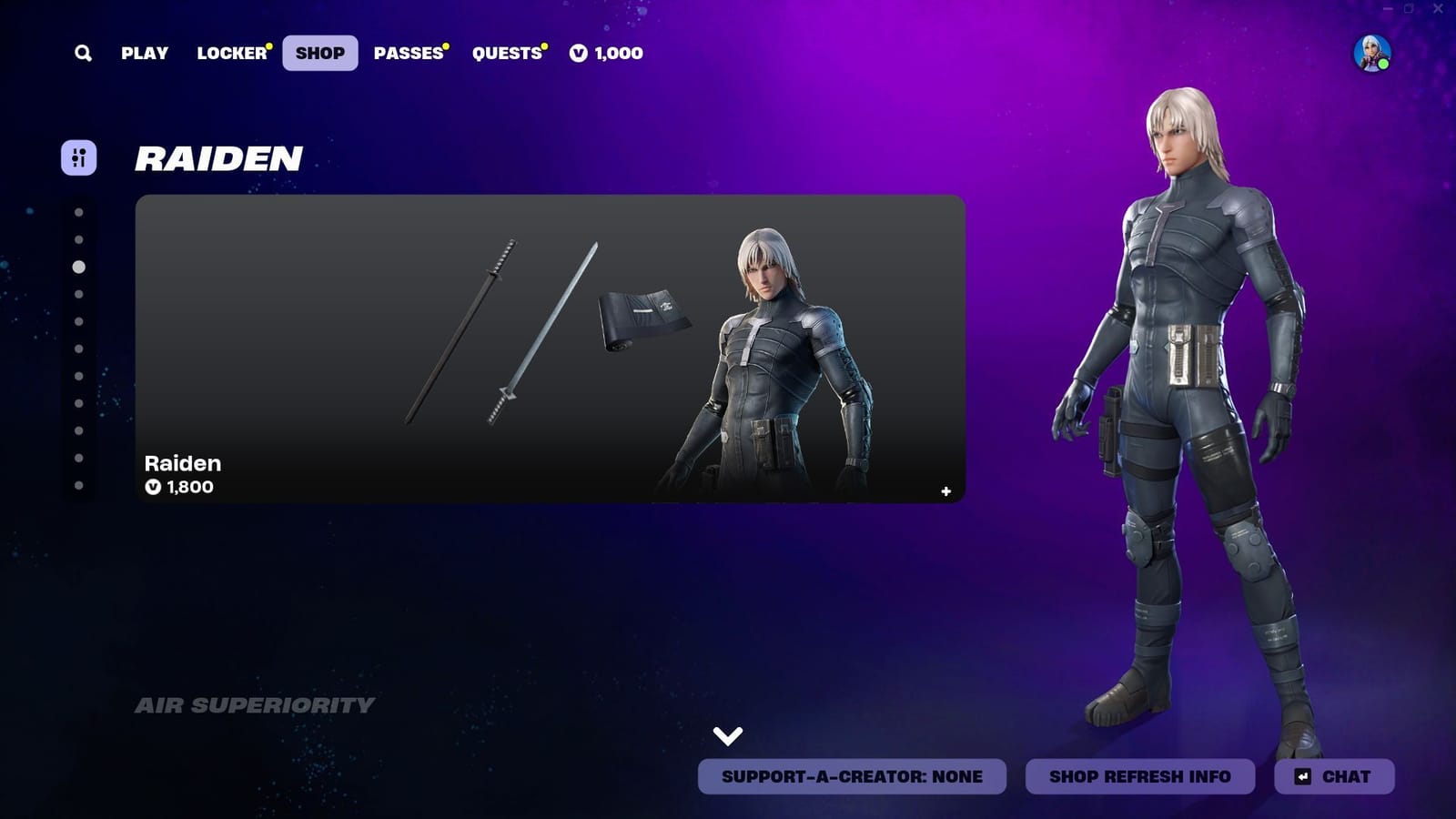Viewport: 1456px width, 819px height.
Task: Open the QUESTS tab
Action: (507, 54)
